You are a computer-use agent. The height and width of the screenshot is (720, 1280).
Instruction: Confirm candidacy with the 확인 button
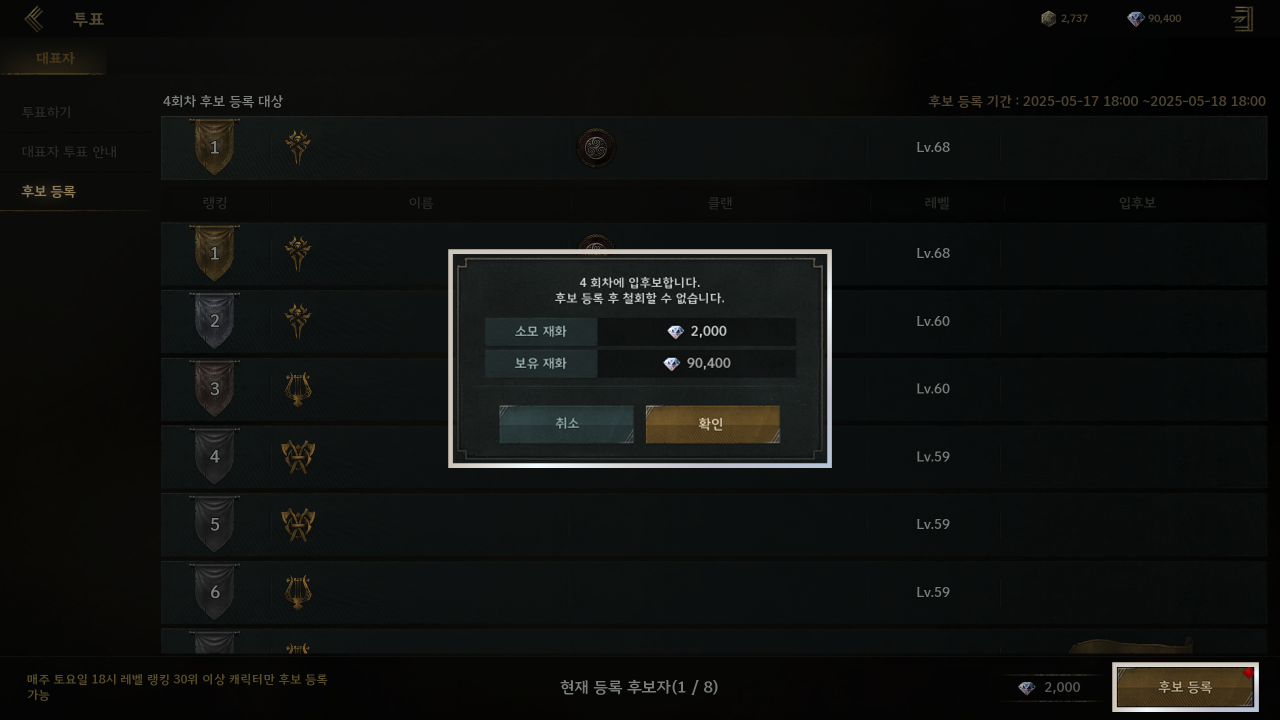click(712, 424)
